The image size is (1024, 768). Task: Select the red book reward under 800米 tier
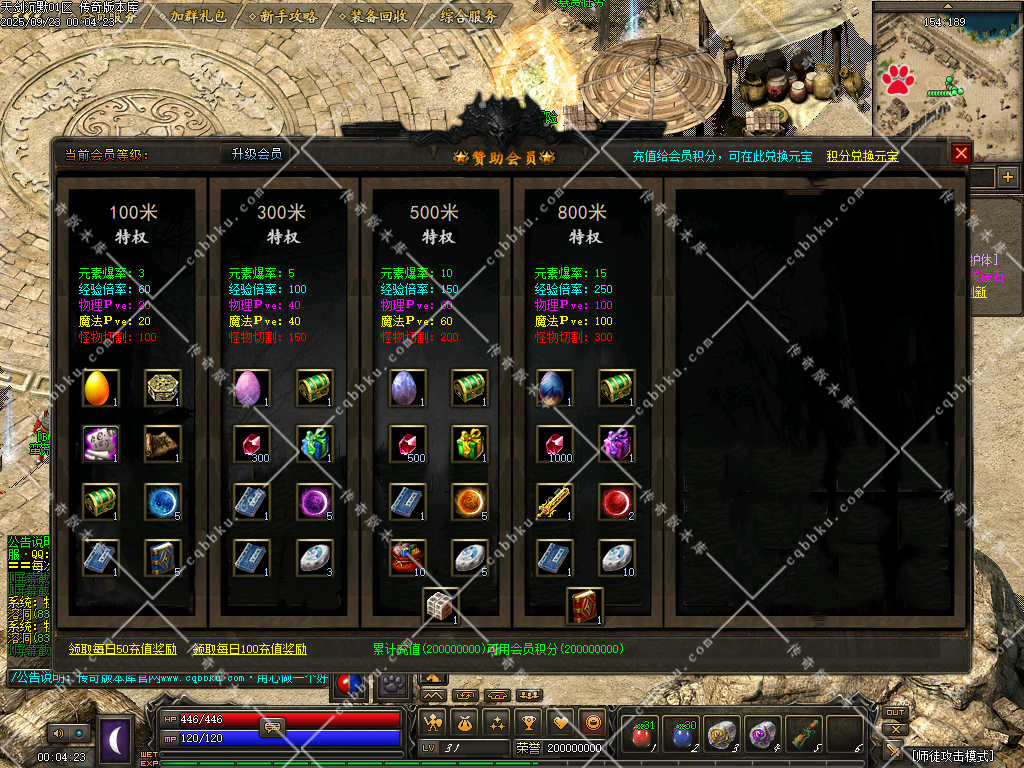pyautogui.click(x=585, y=605)
